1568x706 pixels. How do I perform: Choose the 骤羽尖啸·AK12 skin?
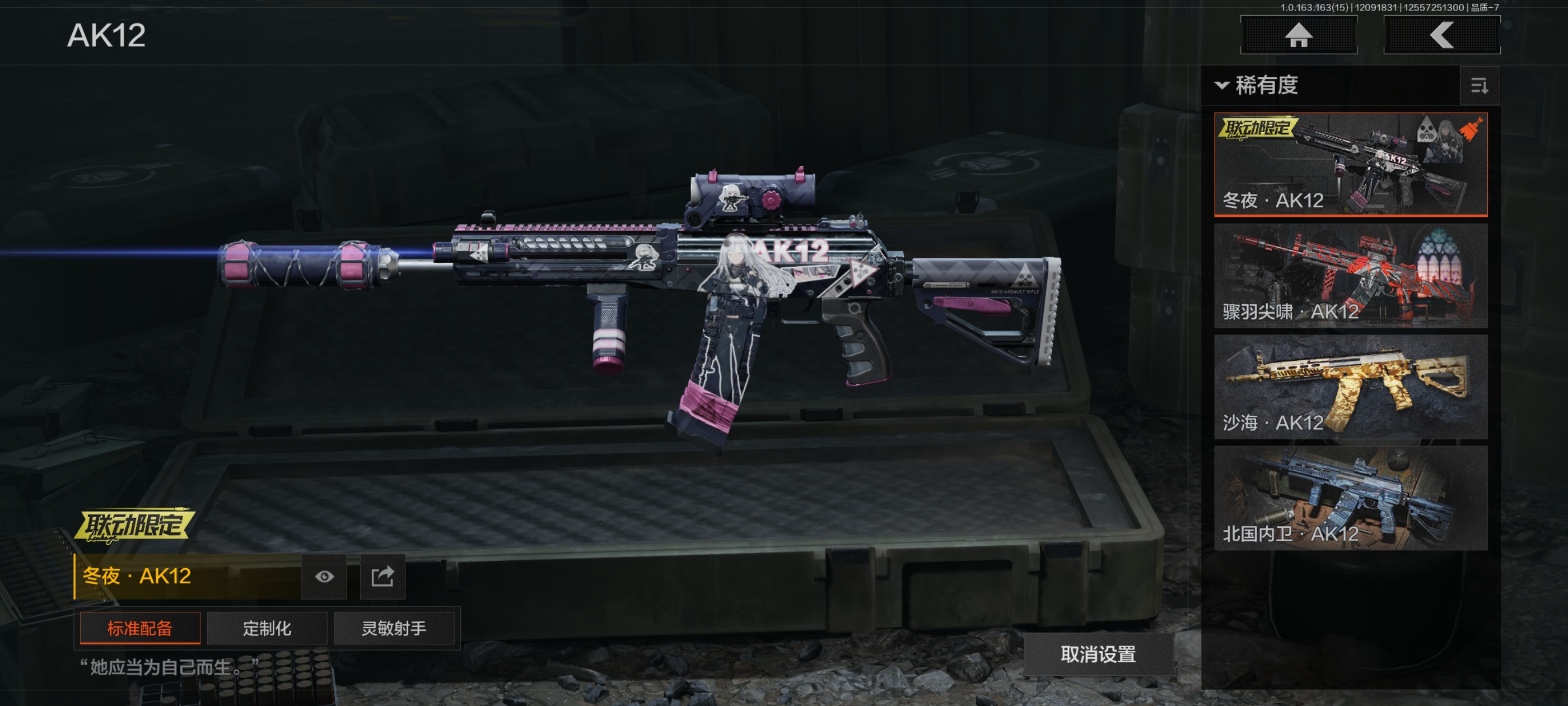1350,275
